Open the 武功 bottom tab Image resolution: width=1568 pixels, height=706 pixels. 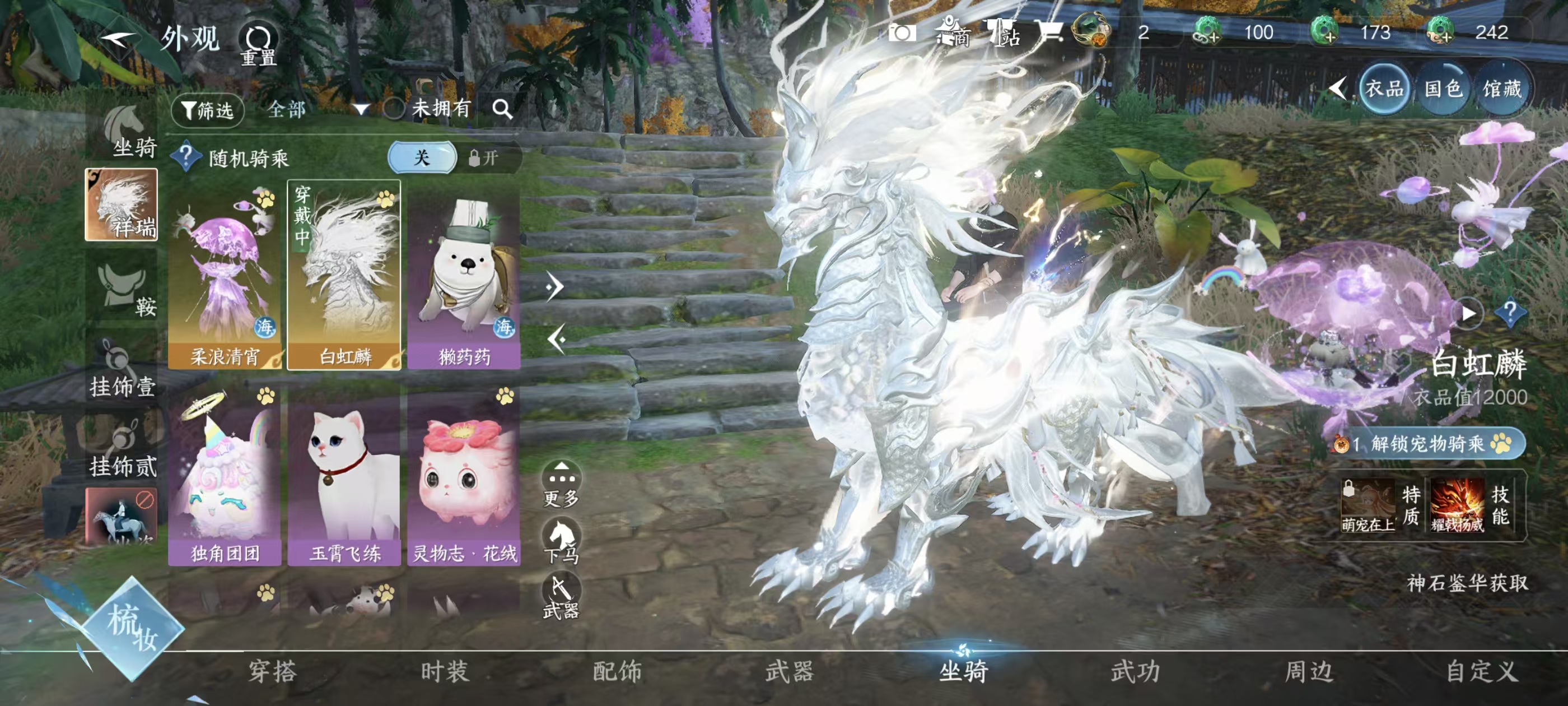tap(1135, 671)
